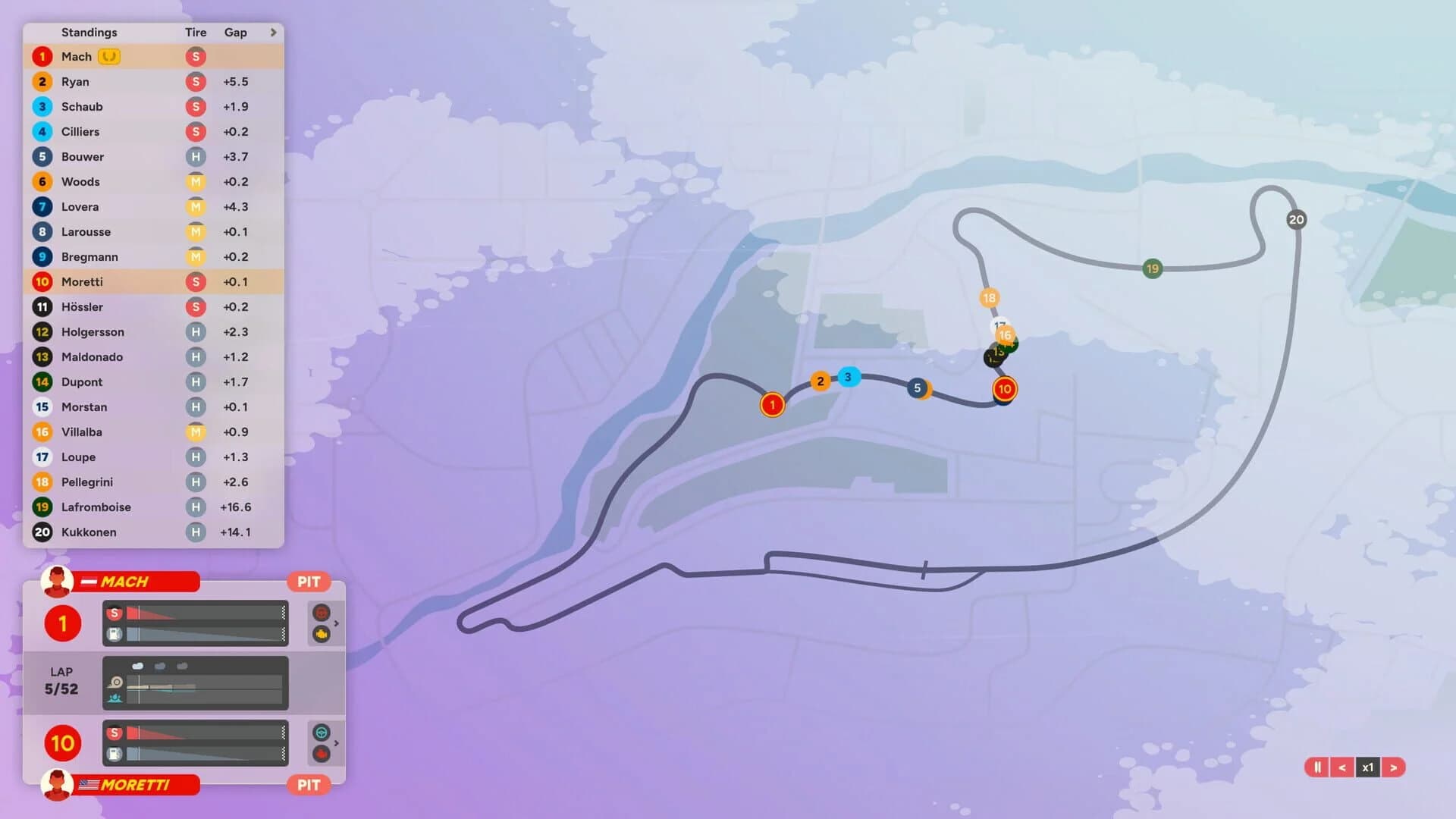Click Mach's fuel level bar
The image size is (1456, 819).
click(x=205, y=635)
